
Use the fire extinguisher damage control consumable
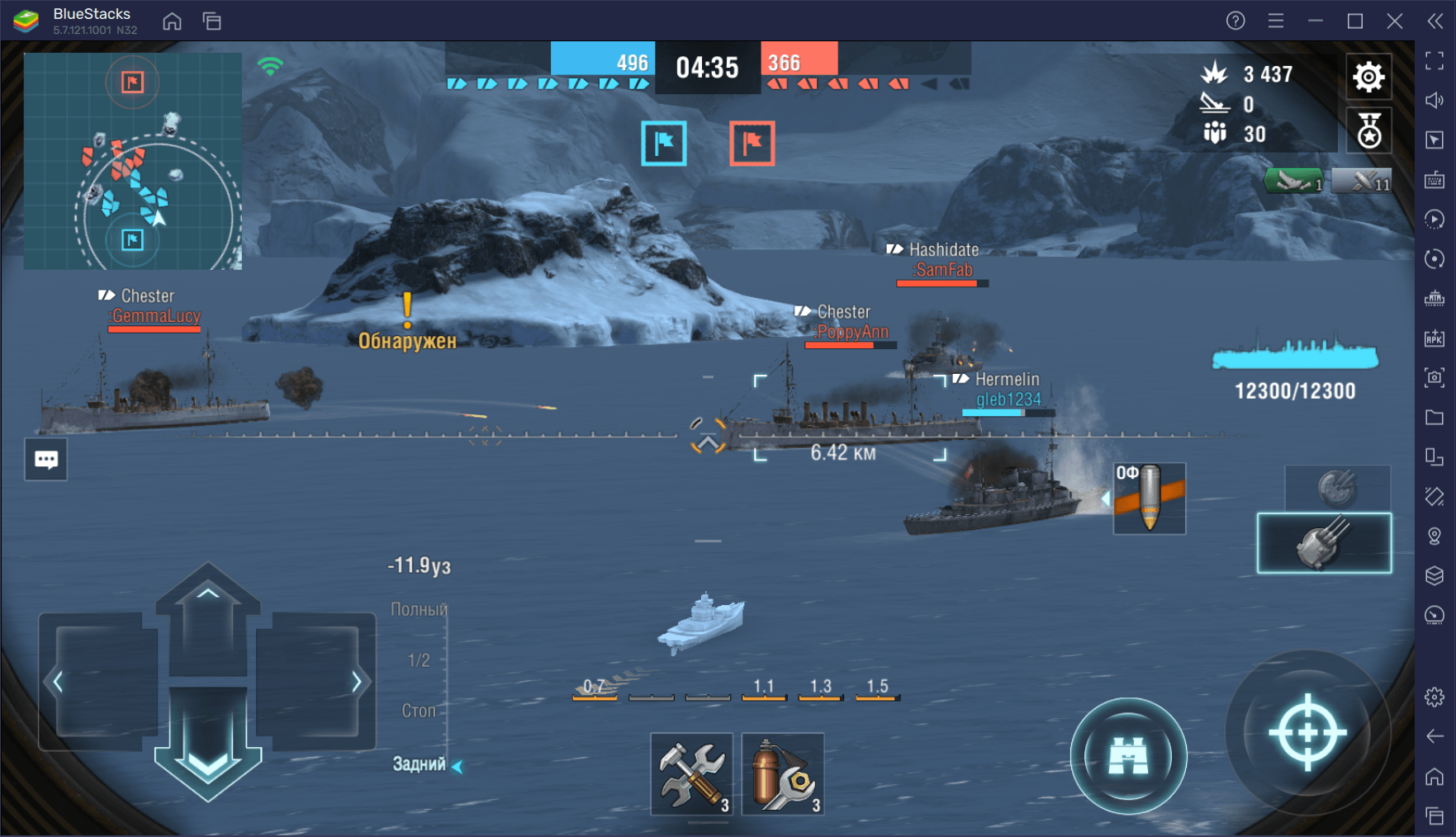pos(782,774)
